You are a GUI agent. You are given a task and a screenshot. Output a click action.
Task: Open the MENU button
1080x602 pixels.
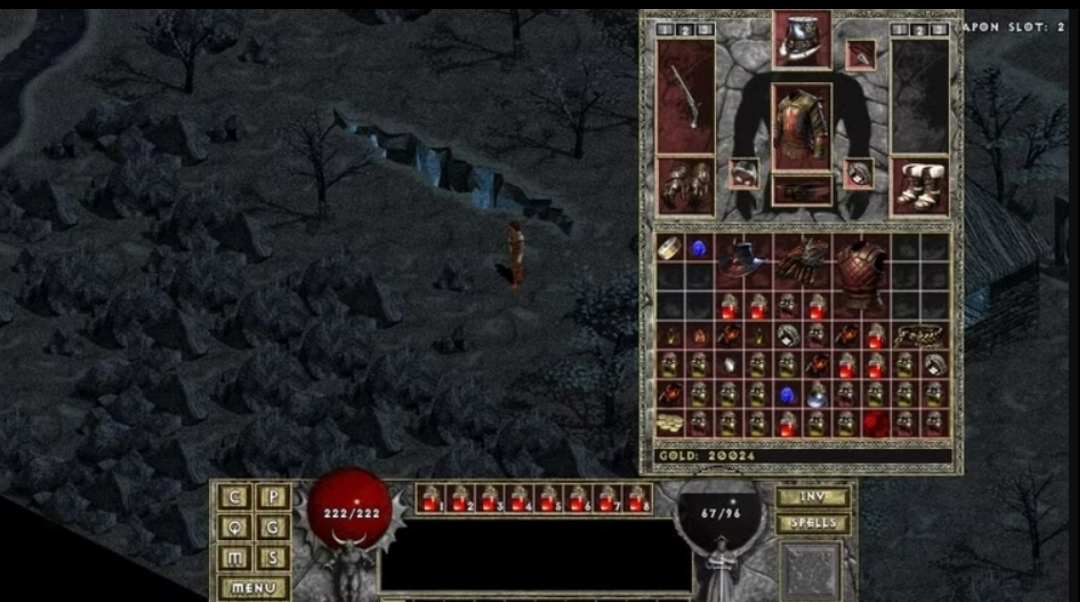click(x=253, y=588)
